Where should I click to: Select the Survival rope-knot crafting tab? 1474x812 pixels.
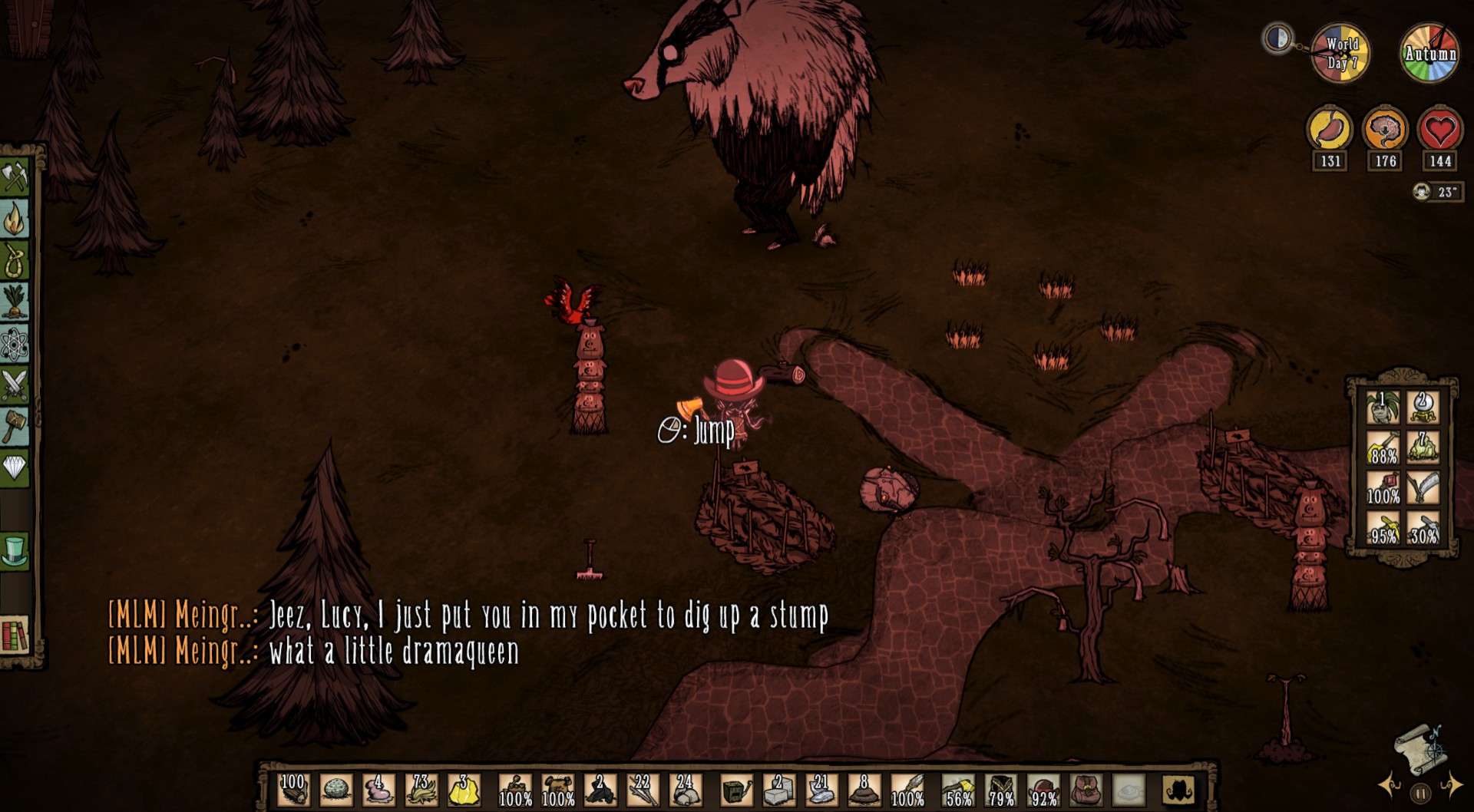pos(15,261)
